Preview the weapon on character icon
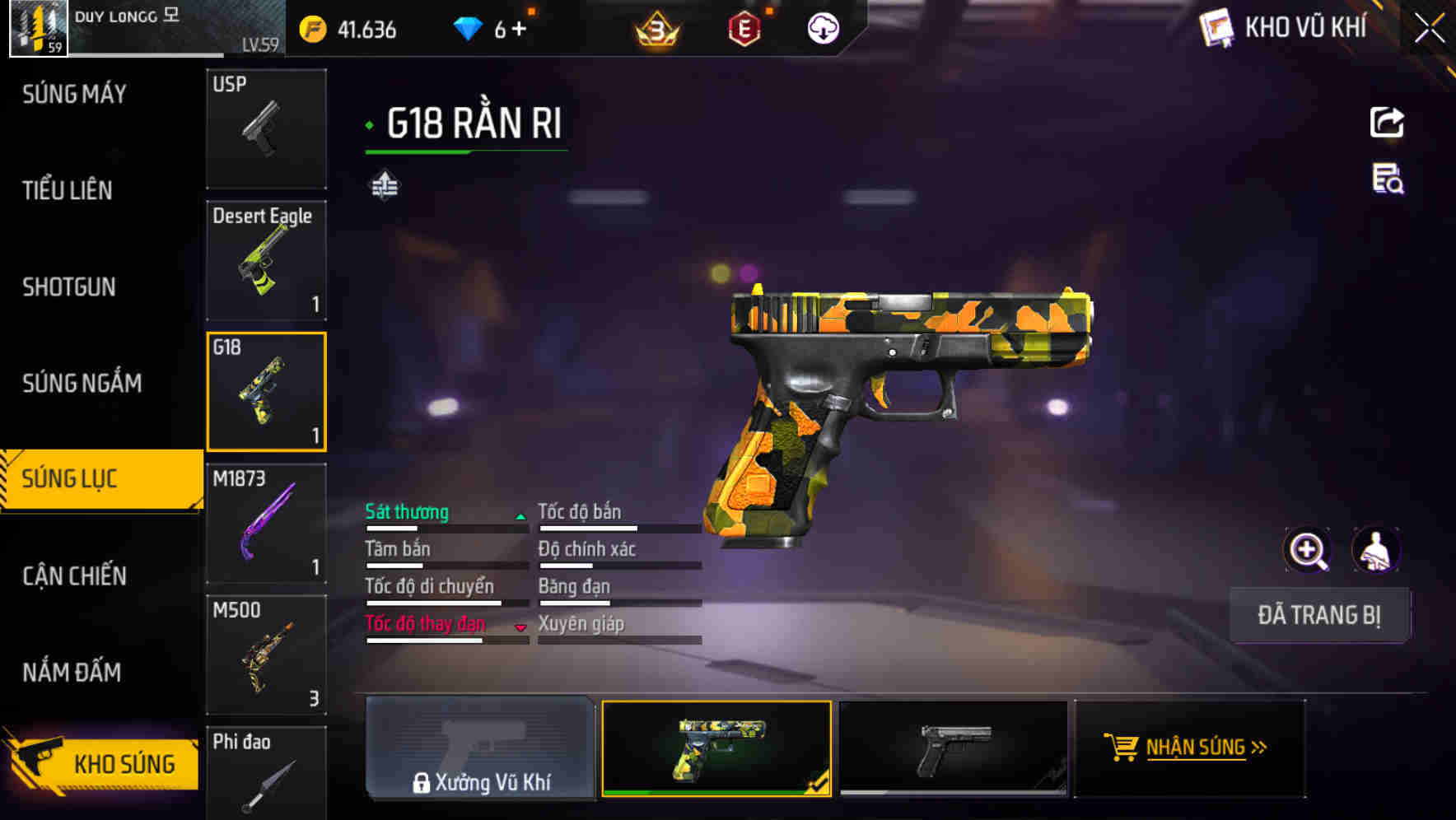Viewport: 1456px width, 820px height. 1376,549
